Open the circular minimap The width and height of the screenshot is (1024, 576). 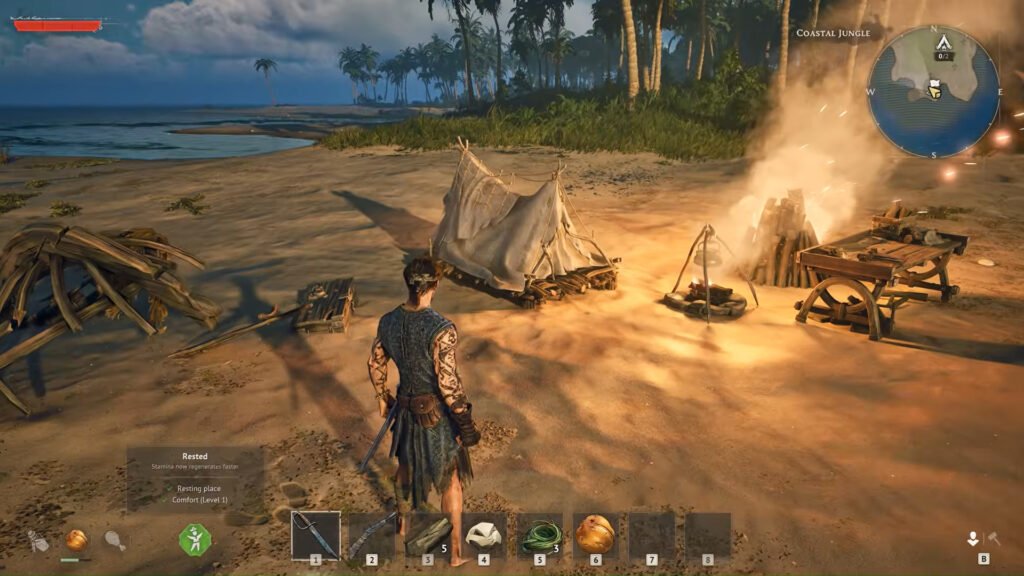click(932, 91)
